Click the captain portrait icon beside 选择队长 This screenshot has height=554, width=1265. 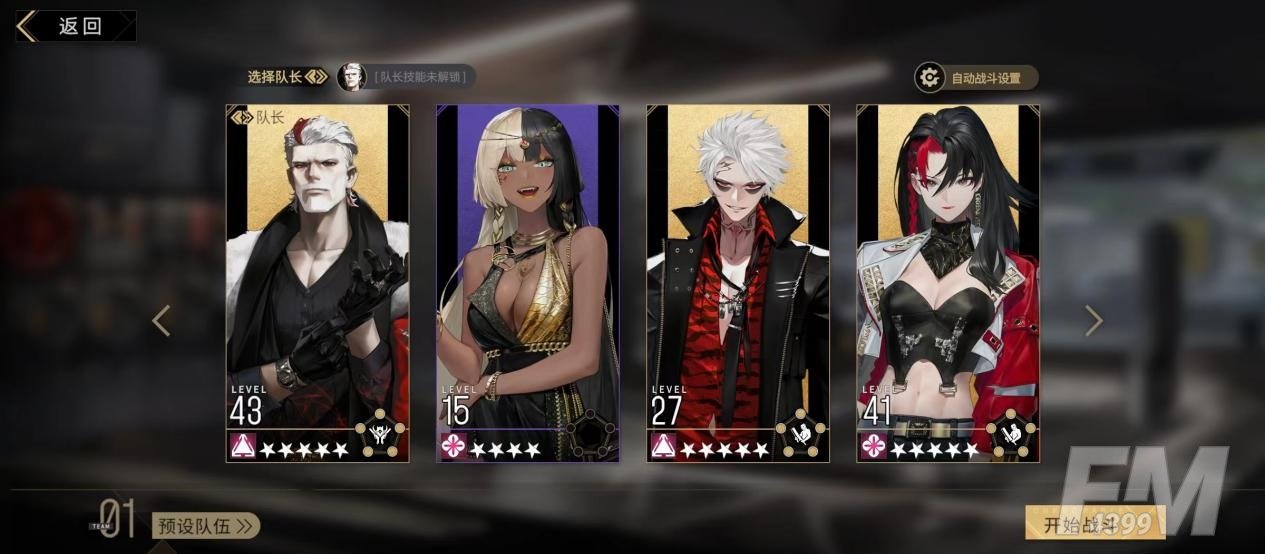[x=351, y=77]
